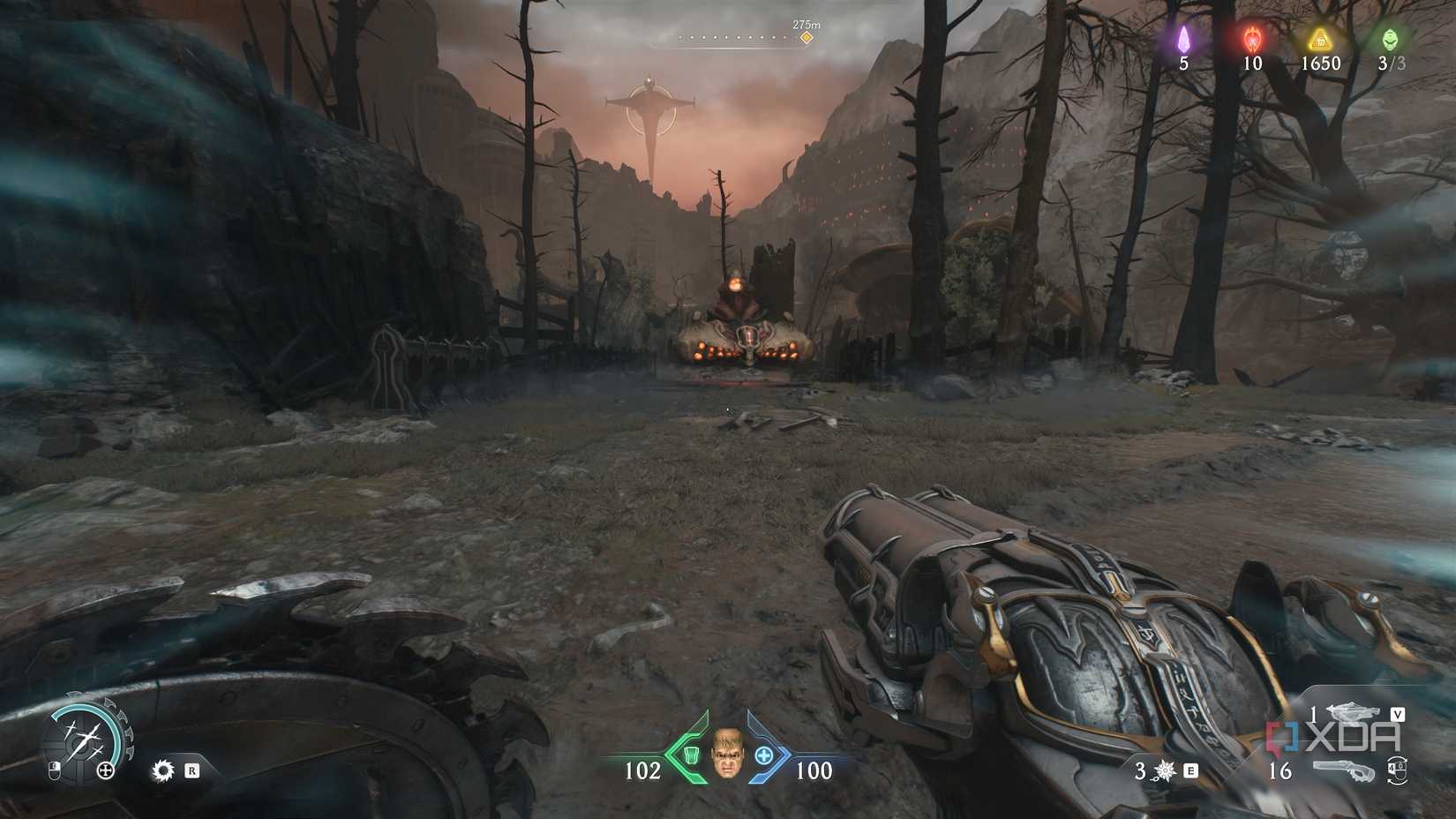
Task: Open the gold currency counter icon
Action: [1319, 40]
